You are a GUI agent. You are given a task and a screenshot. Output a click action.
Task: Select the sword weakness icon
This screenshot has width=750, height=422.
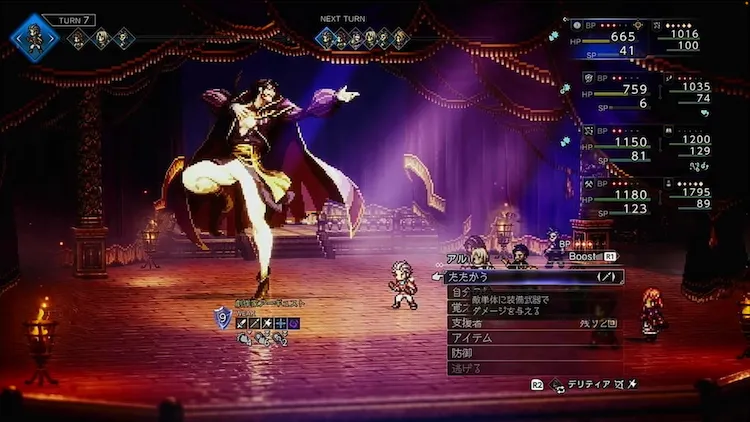point(241,323)
